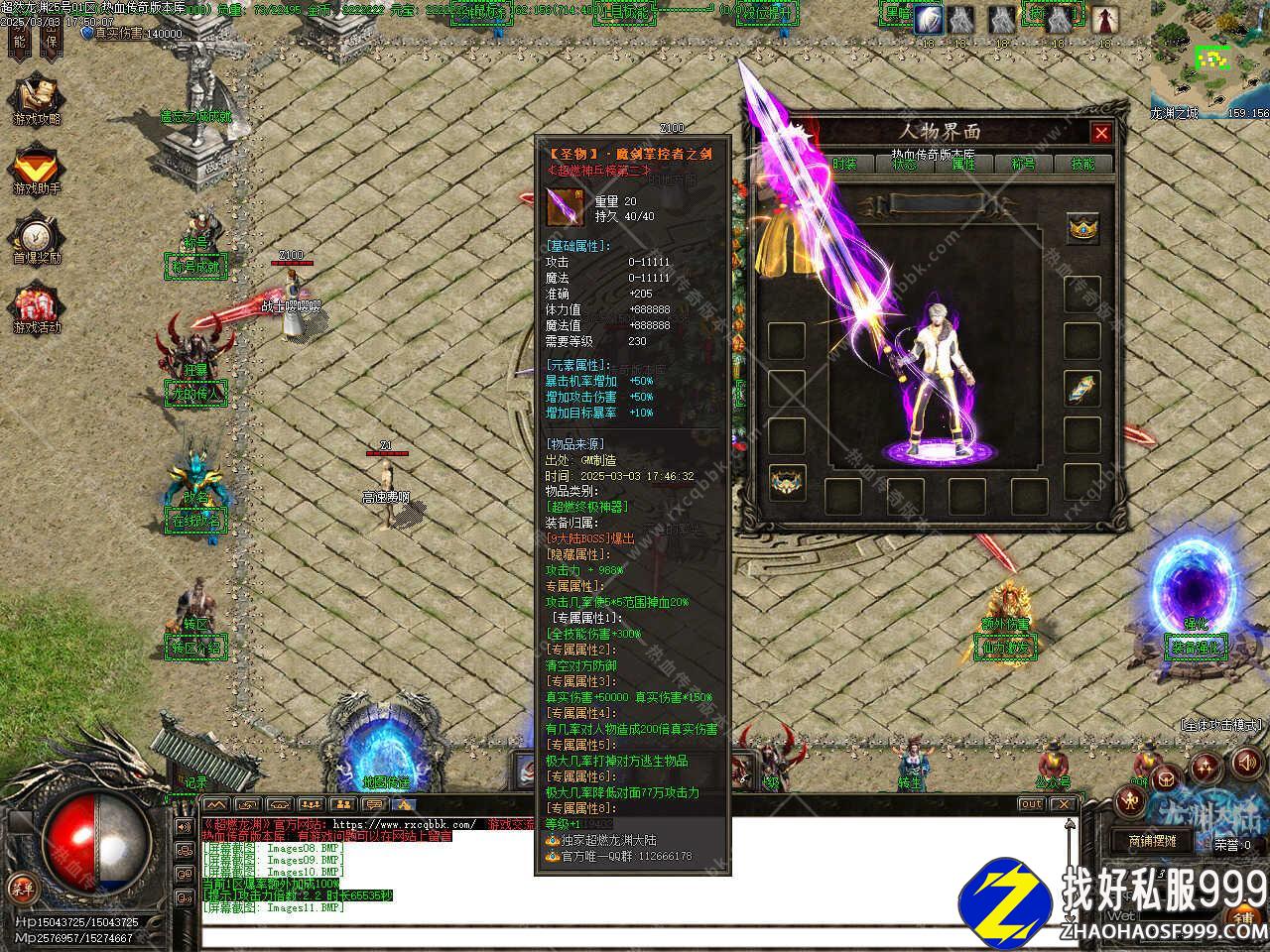Image resolution: width=1270 pixels, height=952 pixels.
Task: Close the 人物界面 character panel
Action: tap(1101, 133)
